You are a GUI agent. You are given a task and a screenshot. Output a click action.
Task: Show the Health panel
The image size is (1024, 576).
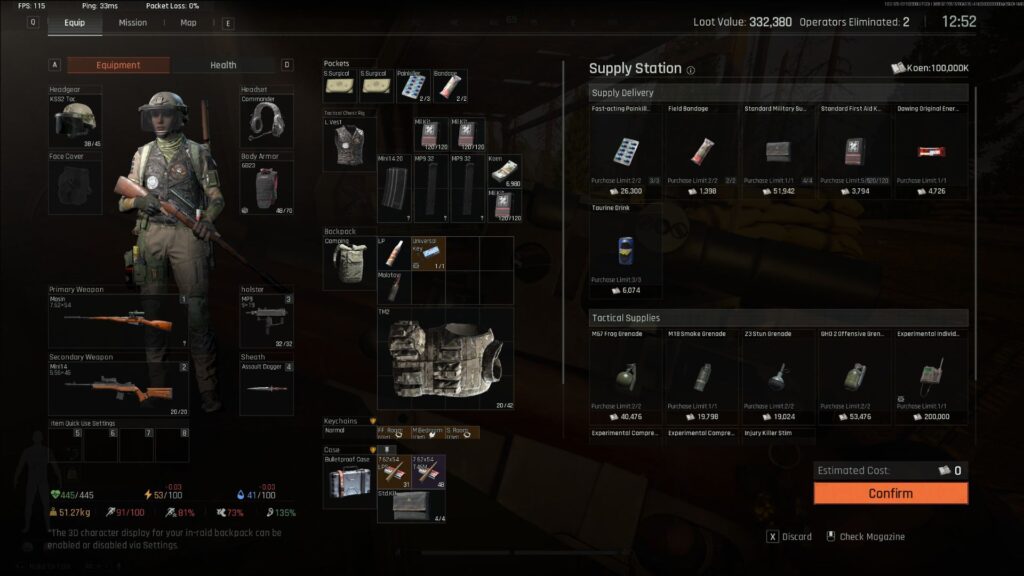[x=223, y=65]
